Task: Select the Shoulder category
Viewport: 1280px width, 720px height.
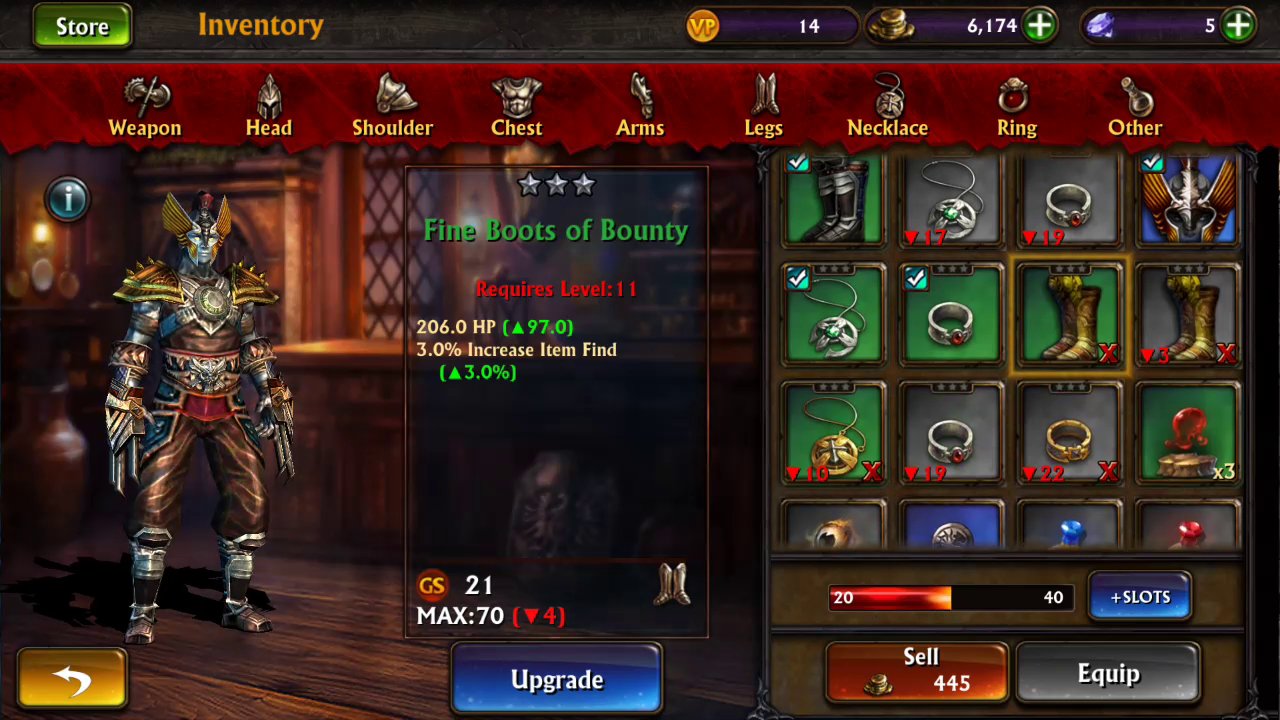Action: click(392, 107)
